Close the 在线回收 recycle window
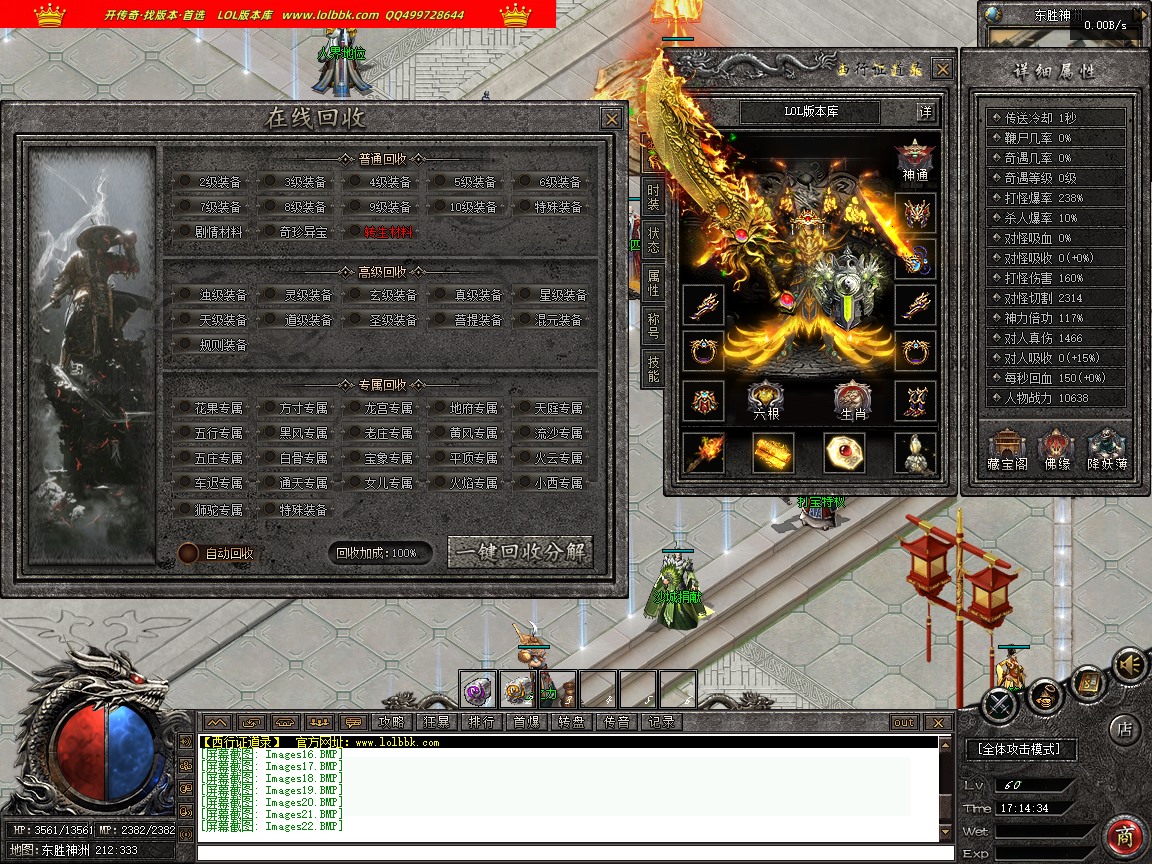The height and width of the screenshot is (864, 1152). [612, 118]
